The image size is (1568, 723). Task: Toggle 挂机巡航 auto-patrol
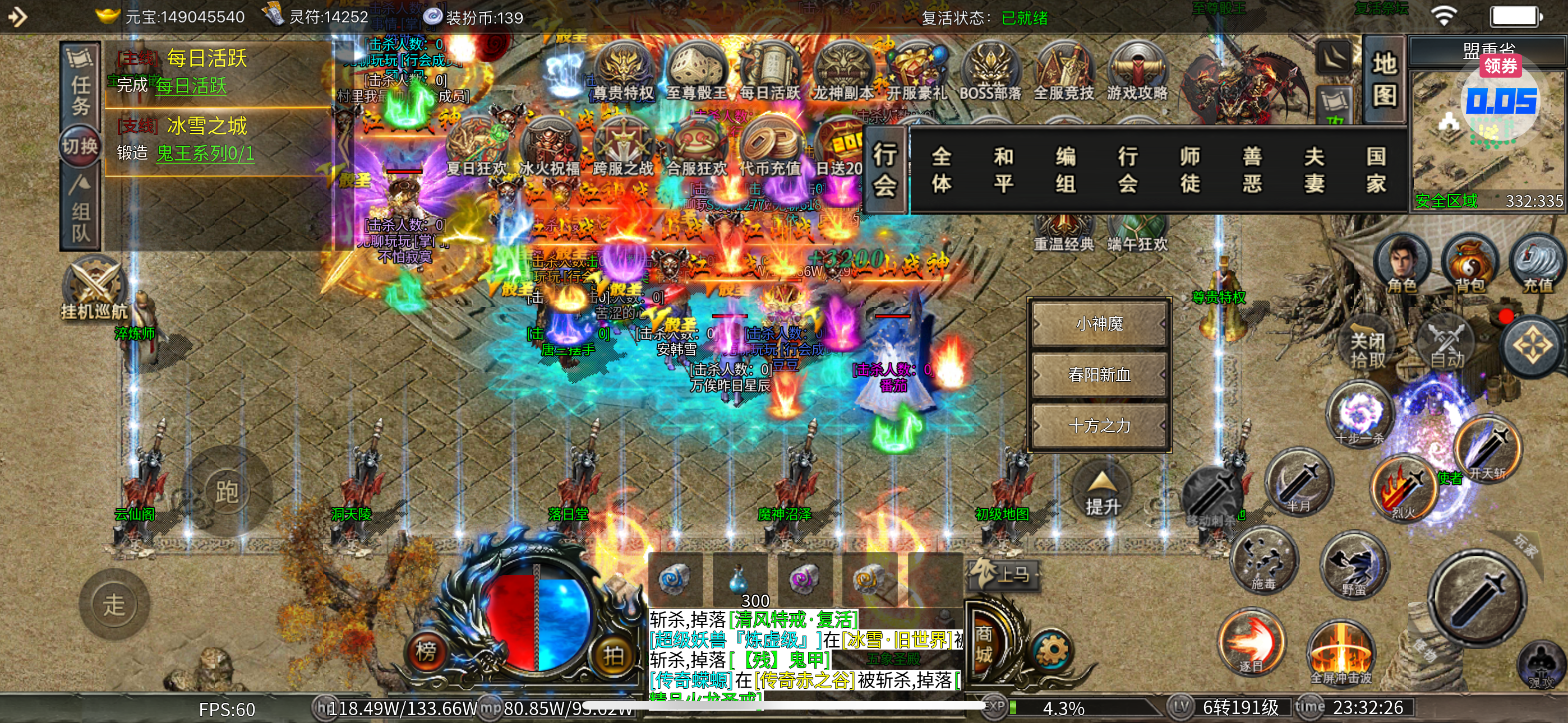pyautogui.click(x=94, y=289)
